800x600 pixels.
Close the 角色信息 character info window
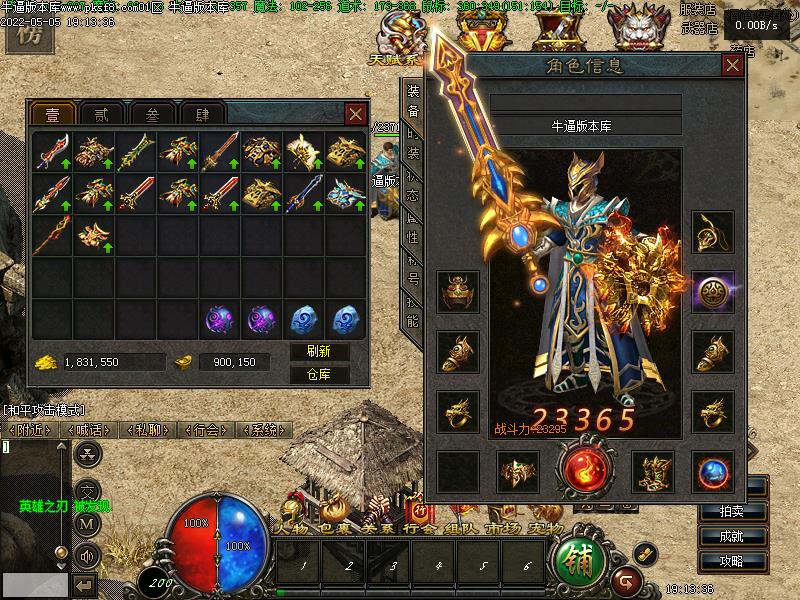733,66
